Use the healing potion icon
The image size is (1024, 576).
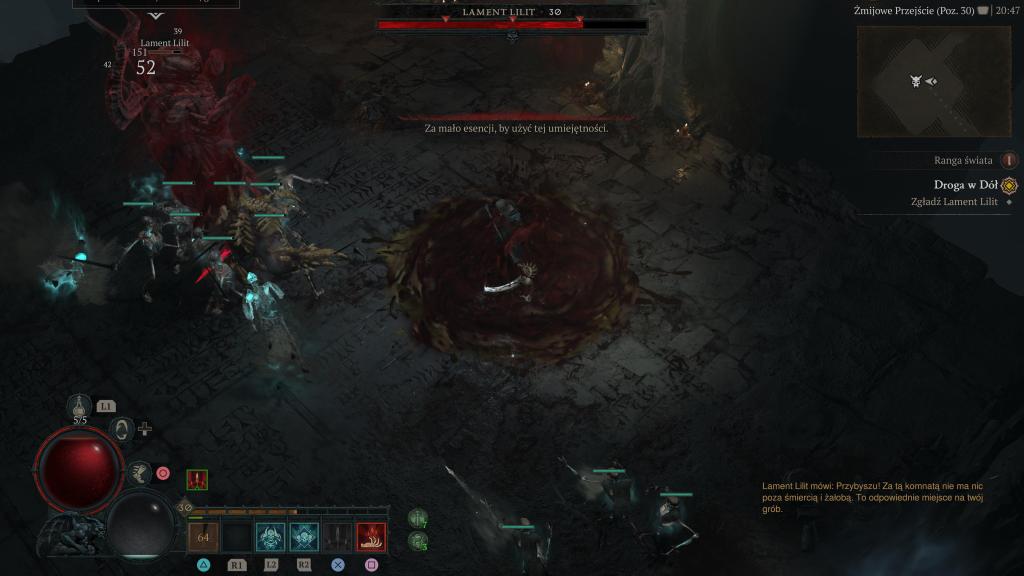(81, 405)
